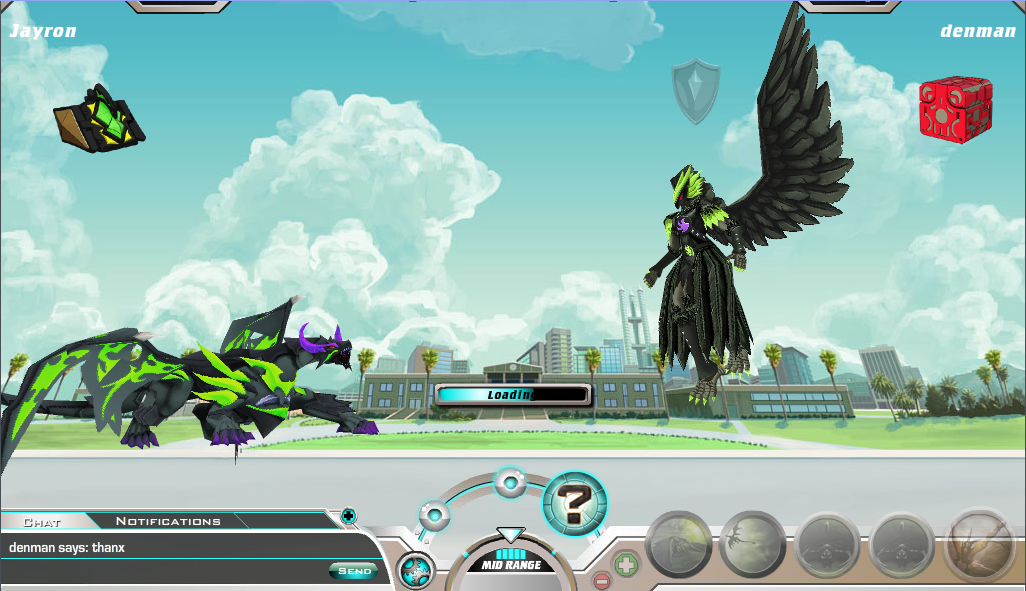Open the Notifications tab
The width and height of the screenshot is (1026, 591).
point(167,521)
